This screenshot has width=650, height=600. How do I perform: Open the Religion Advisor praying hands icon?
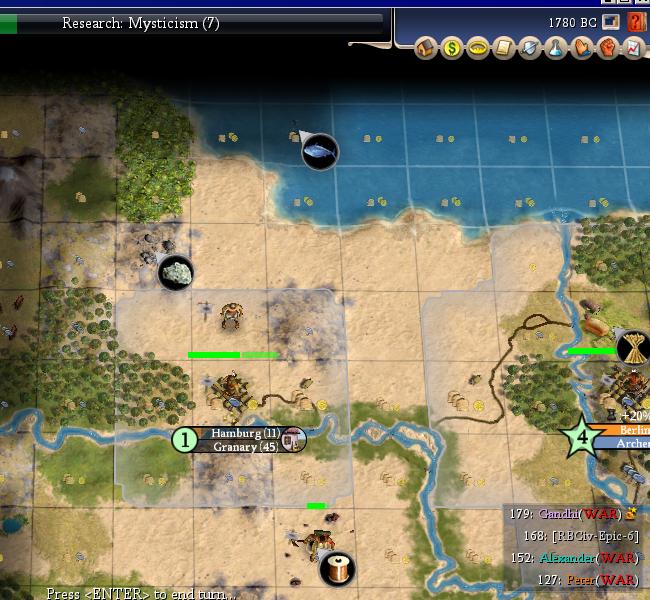(x=582, y=47)
